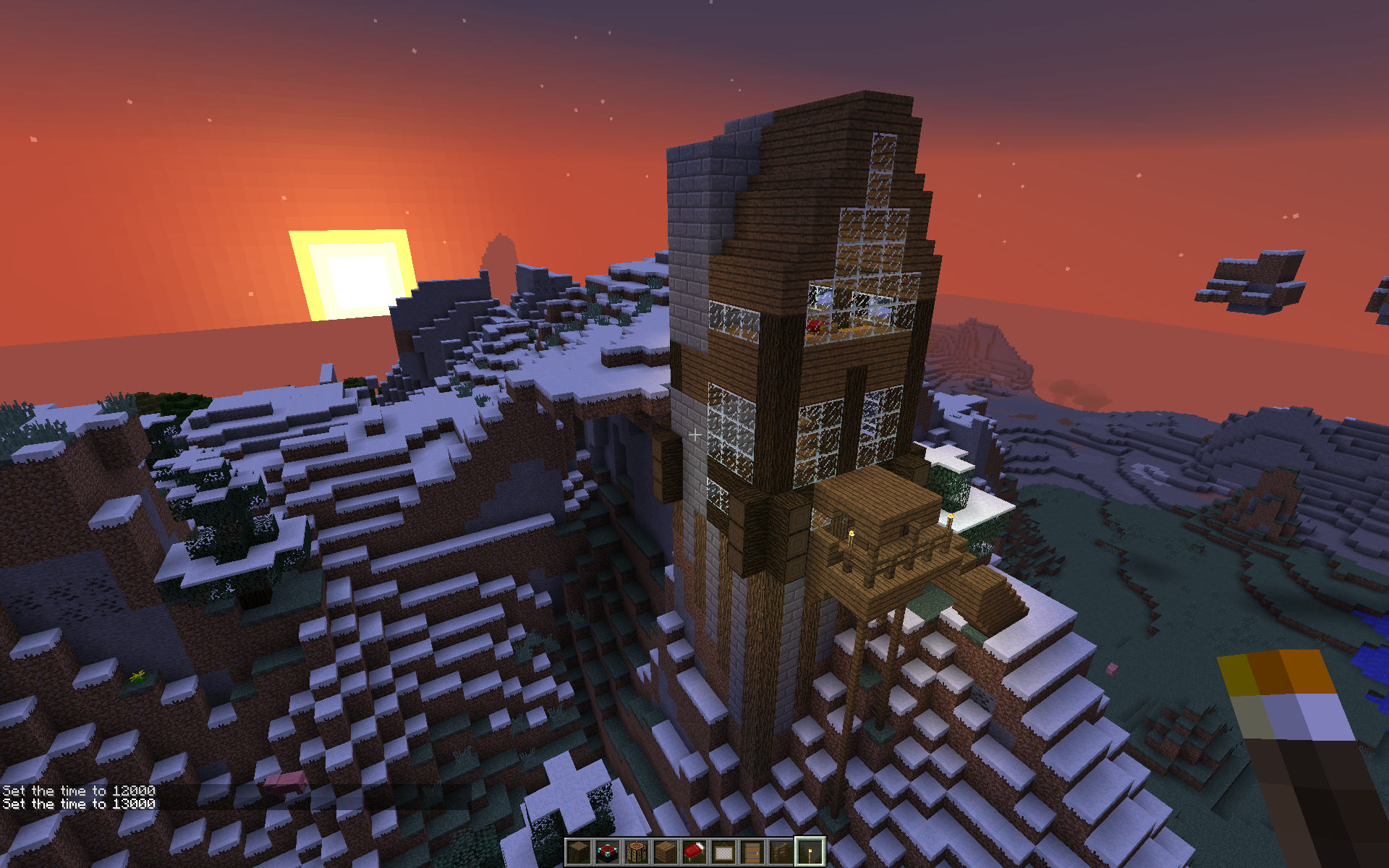Select the wooden door hotbar slot
The height and width of the screenshot is (868, 1389).
(752, 853)
